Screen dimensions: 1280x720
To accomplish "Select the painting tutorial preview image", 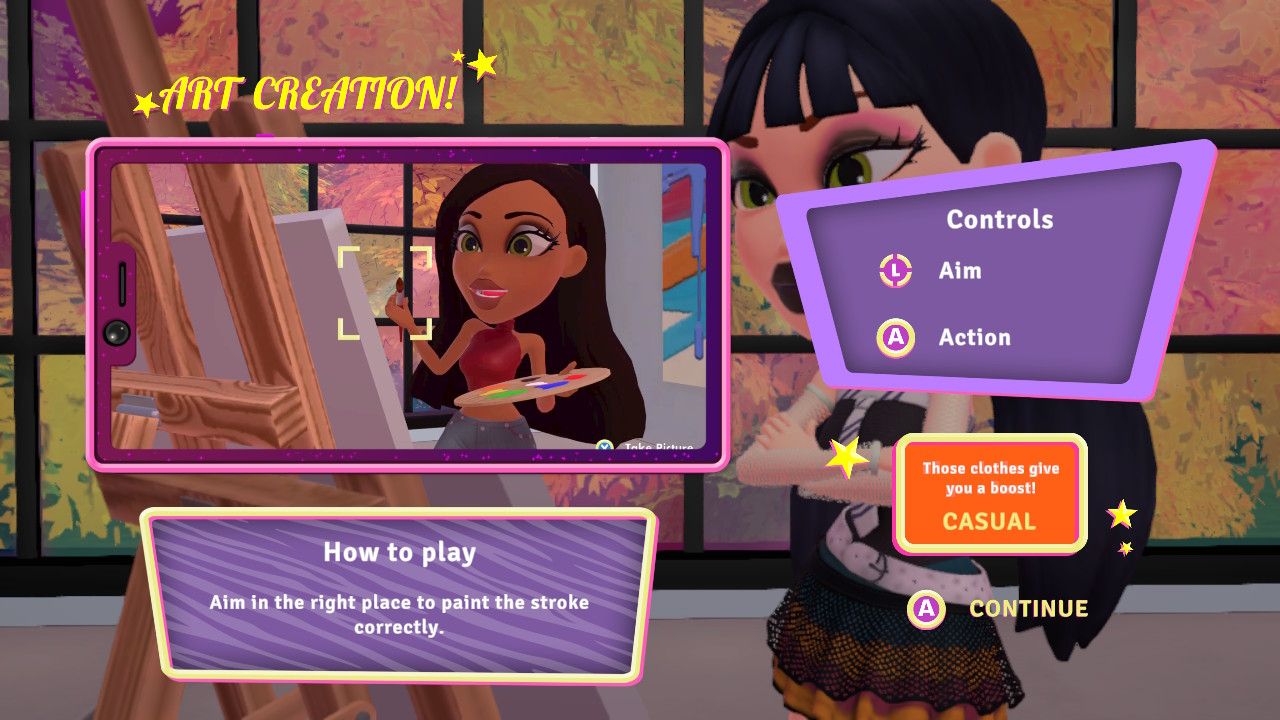I will pos(408,305).
